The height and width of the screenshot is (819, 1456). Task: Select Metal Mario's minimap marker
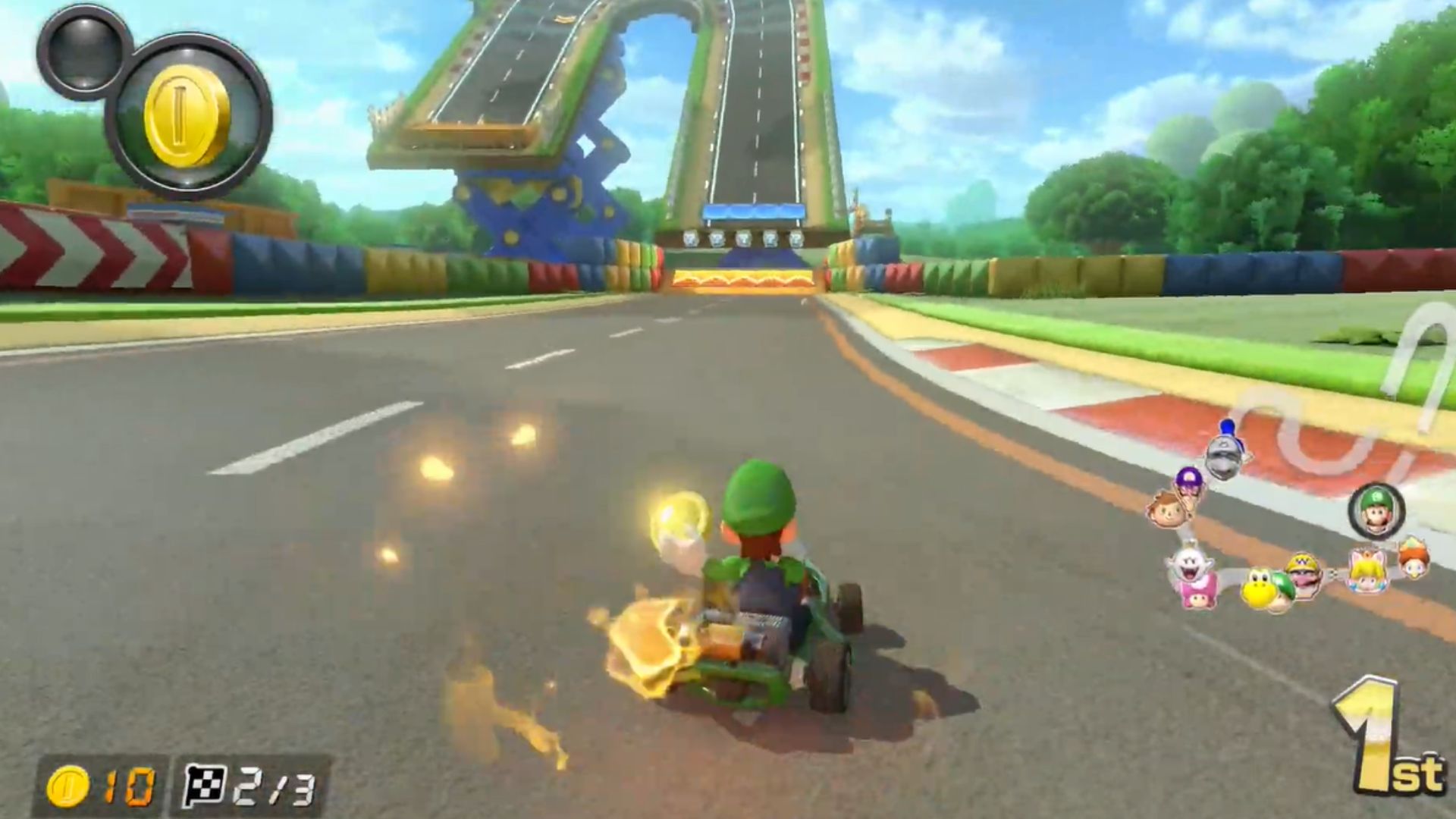[1223, 457]
